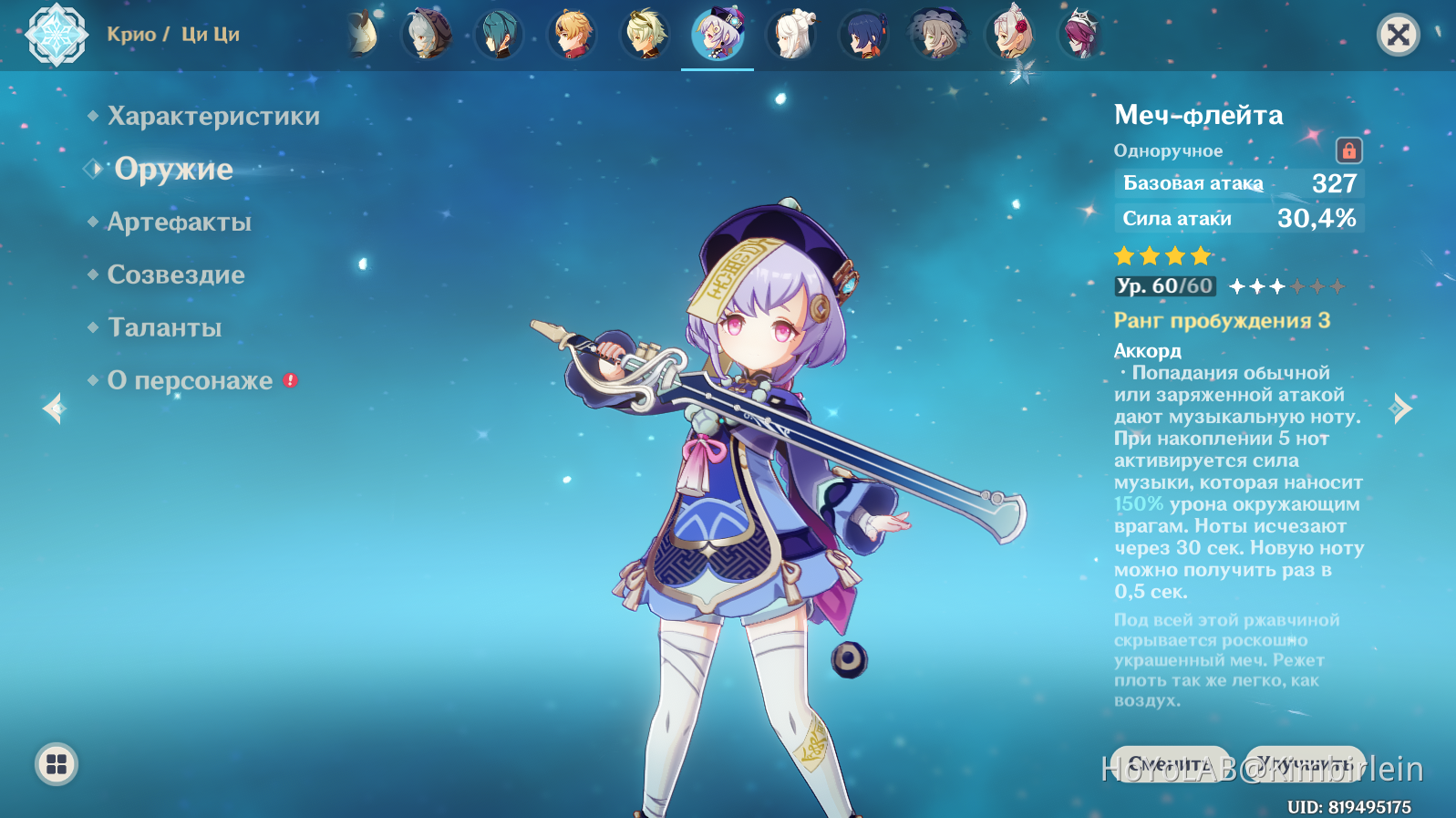This screenshot has width=1456, height=818.
Task: Pick Ningguang's white-haired portrait
Action: coord(791,35)
